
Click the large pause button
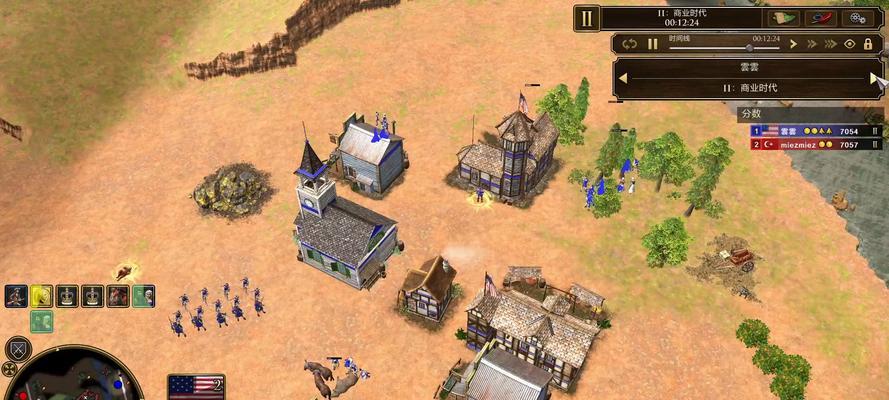point(587,17)
